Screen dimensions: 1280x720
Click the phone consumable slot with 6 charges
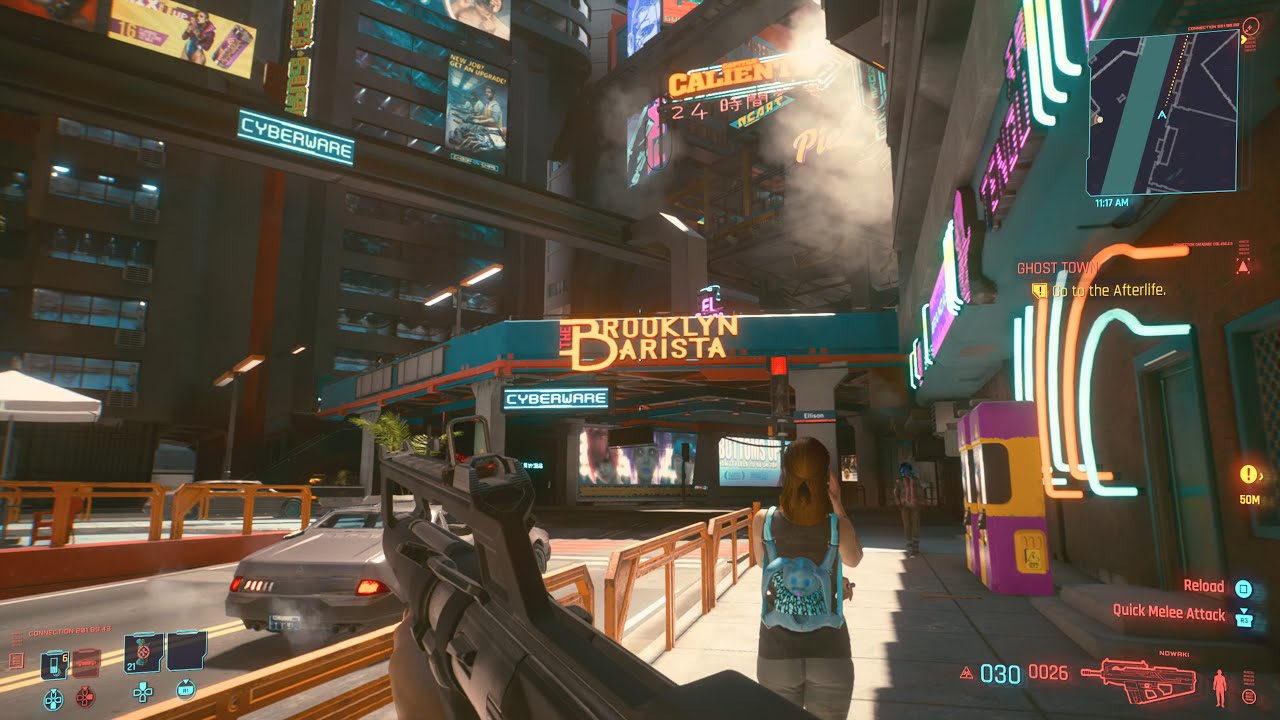pos(54,665)
